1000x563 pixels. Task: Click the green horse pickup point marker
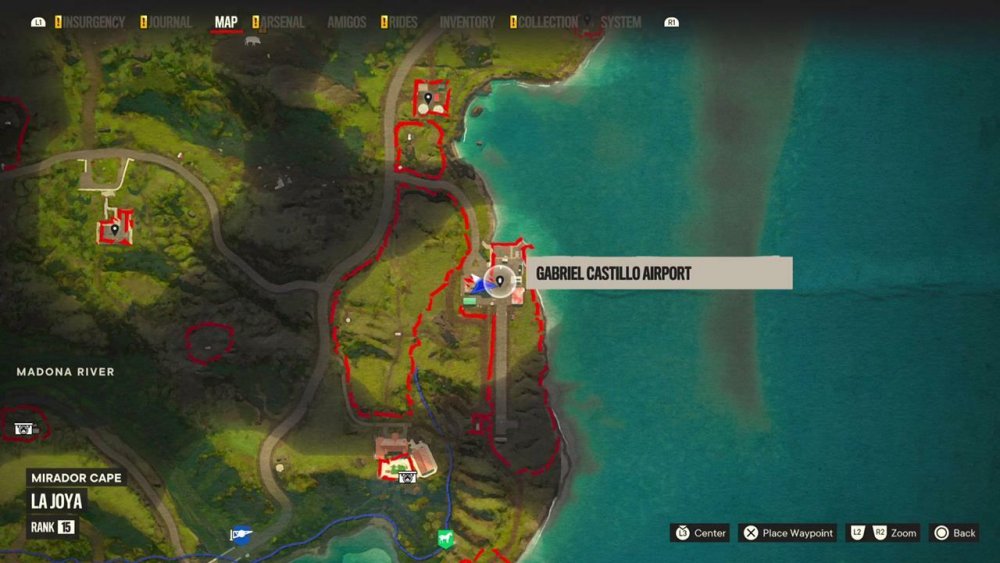[x=446, y=538]
